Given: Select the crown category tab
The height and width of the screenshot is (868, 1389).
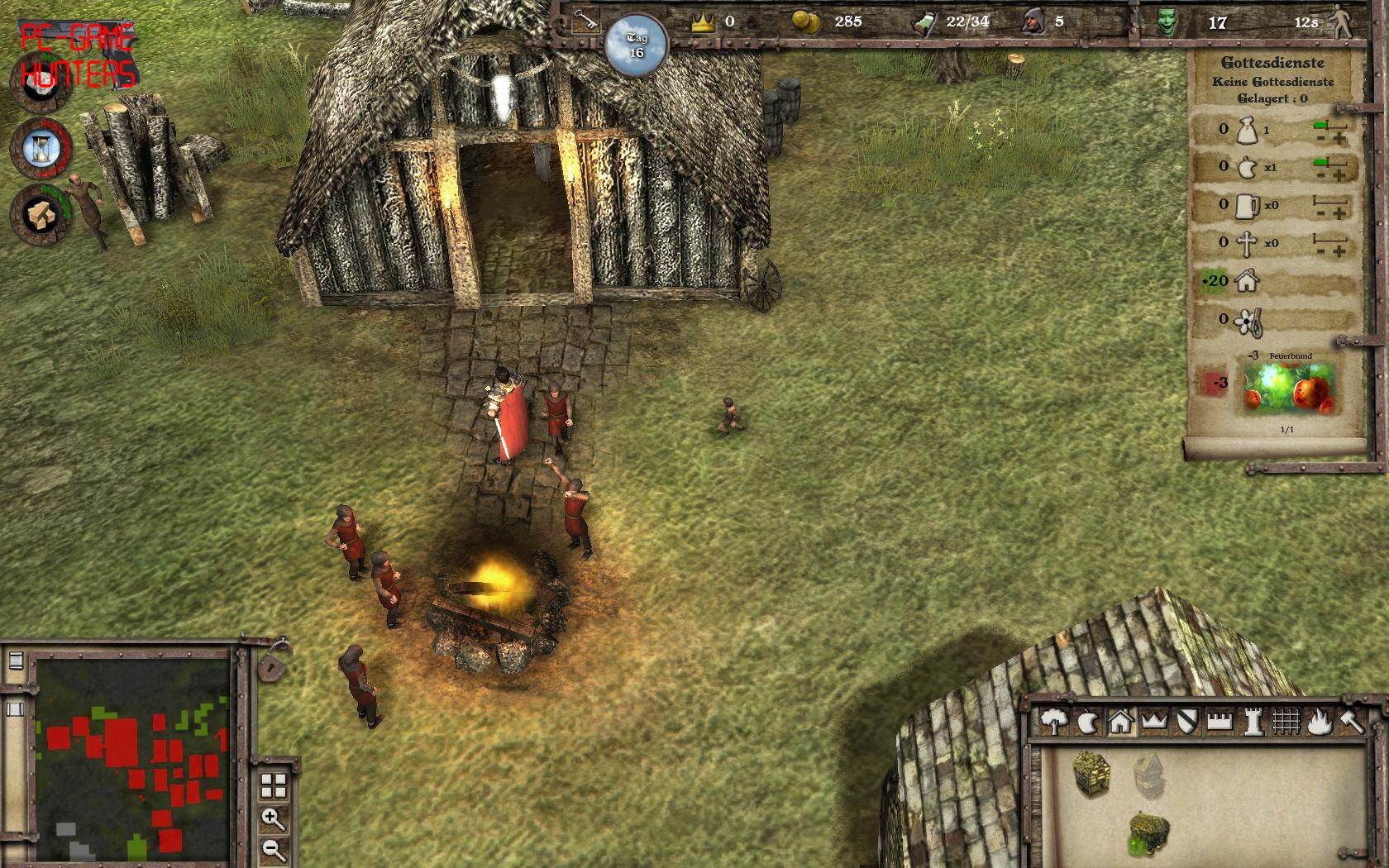Looking at the screenshot, I should point(1153,722).
